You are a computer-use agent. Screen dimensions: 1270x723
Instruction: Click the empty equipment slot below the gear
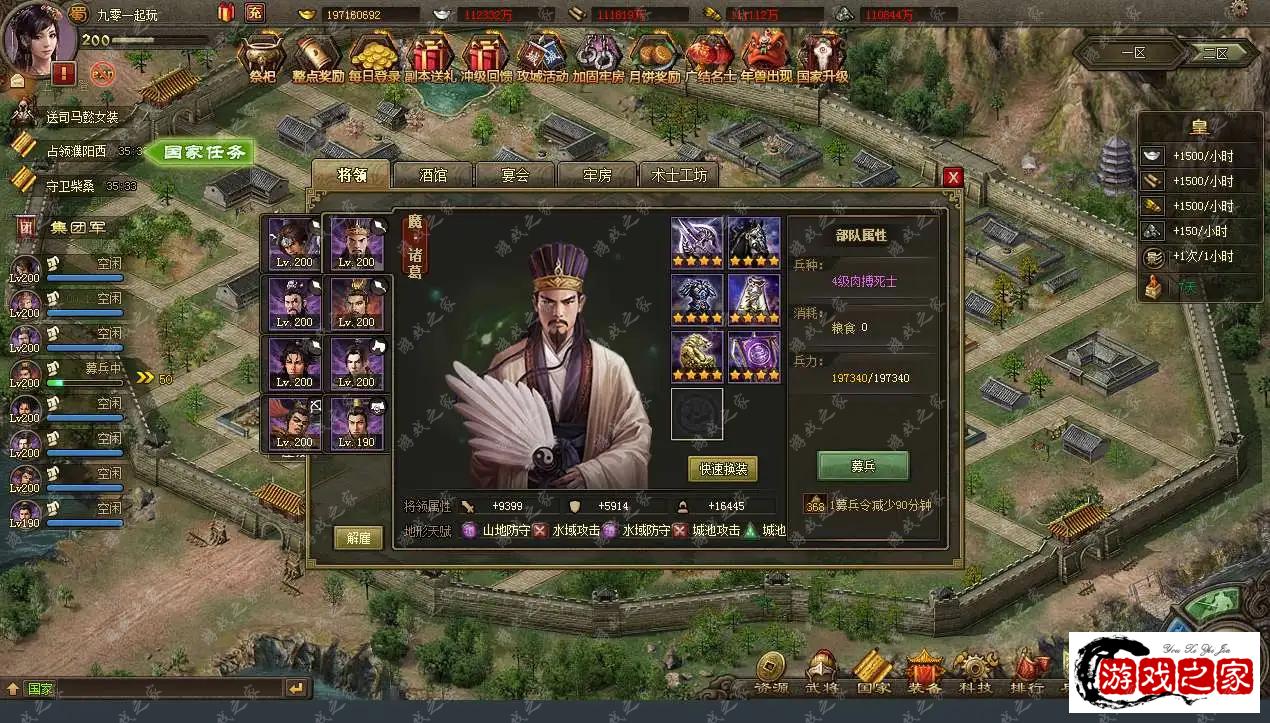point(696,414)
